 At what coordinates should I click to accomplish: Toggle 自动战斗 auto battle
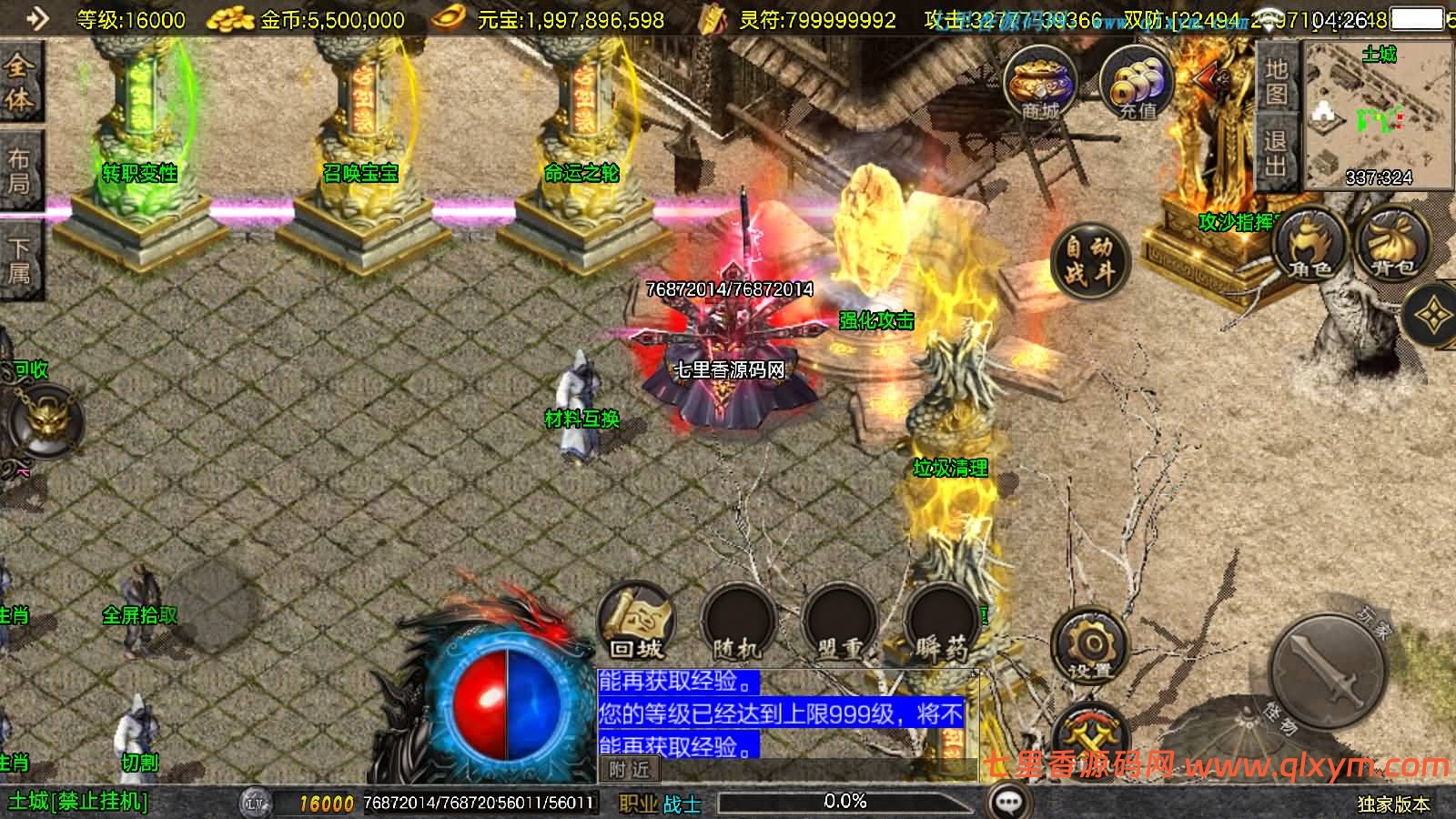[x=1089, y=259]
